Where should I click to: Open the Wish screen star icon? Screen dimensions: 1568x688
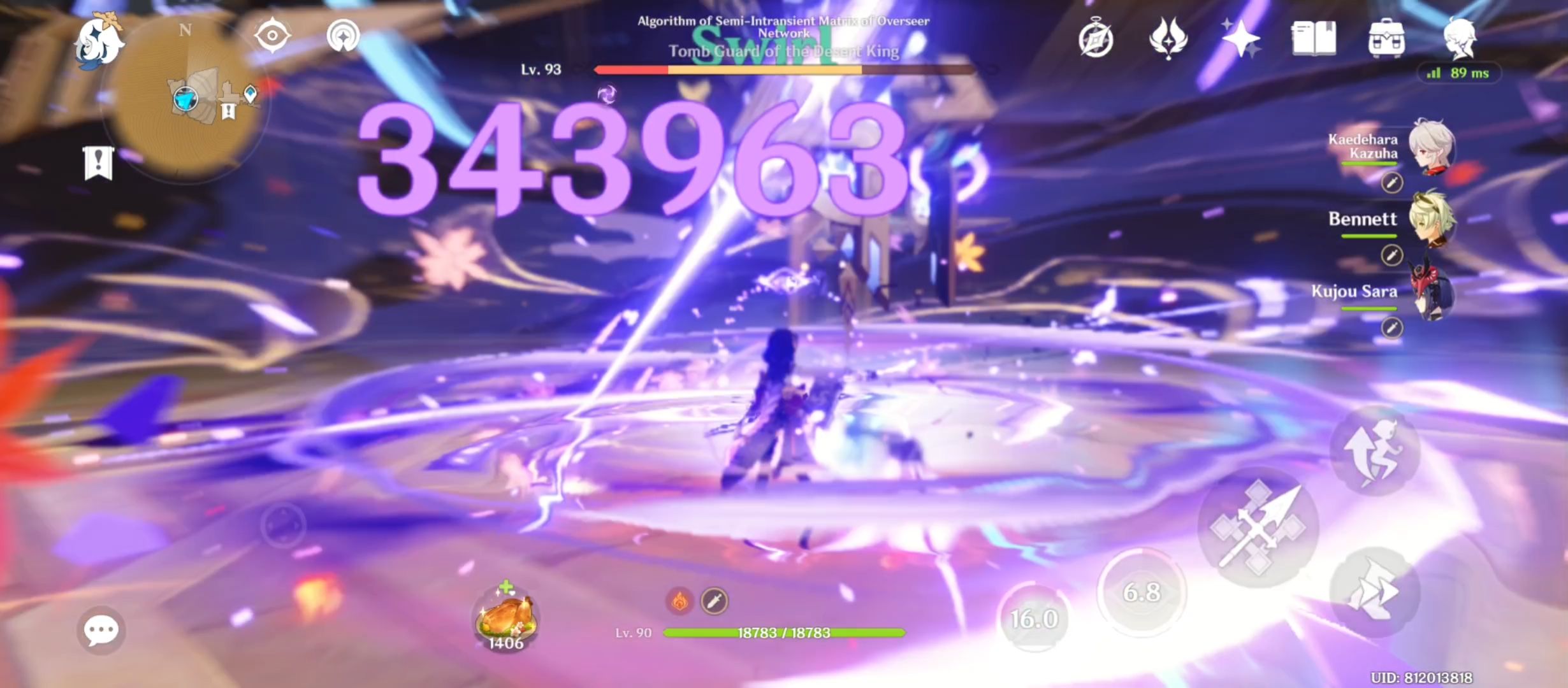coord(1240,38)
